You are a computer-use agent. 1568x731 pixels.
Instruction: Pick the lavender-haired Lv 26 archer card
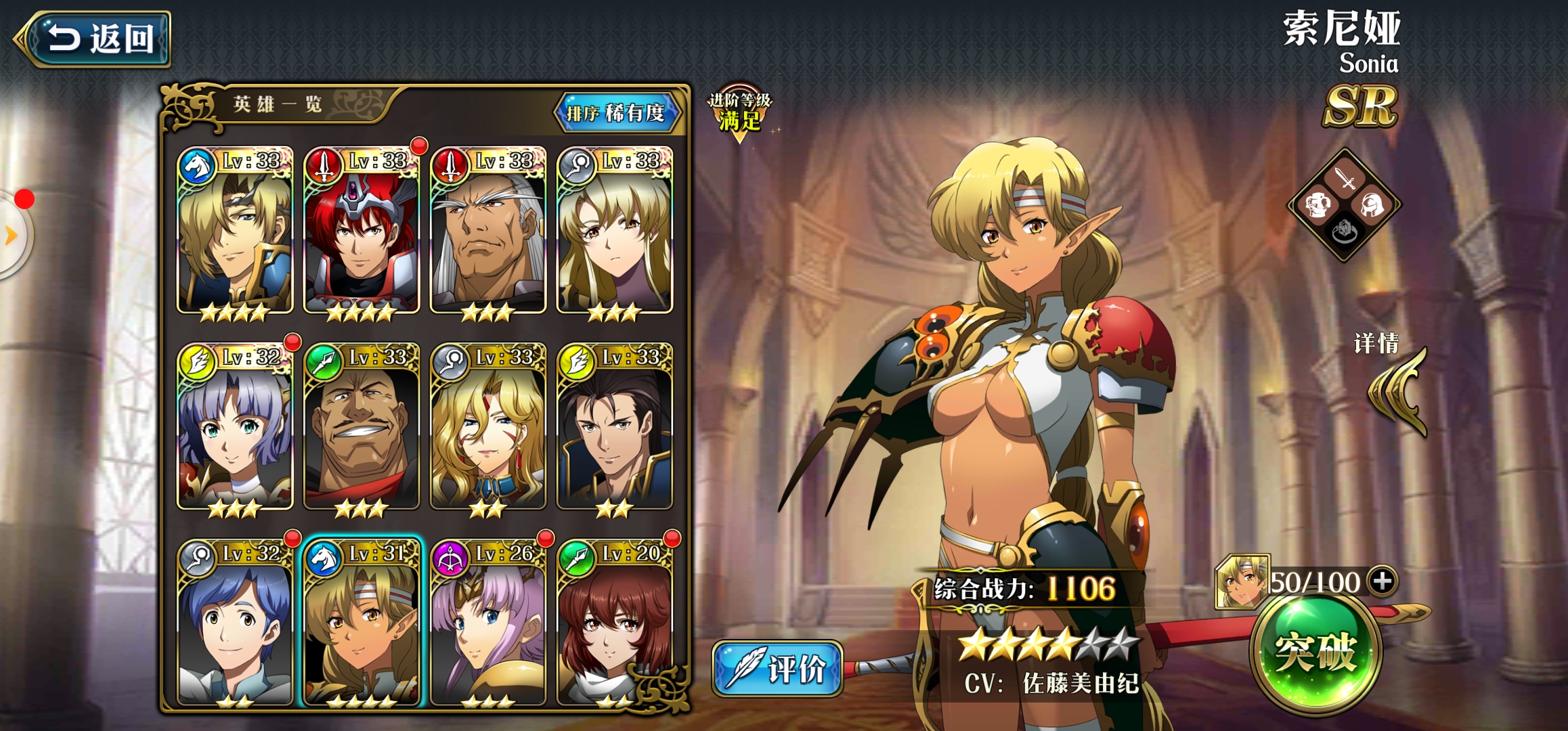tap(487, 623)
